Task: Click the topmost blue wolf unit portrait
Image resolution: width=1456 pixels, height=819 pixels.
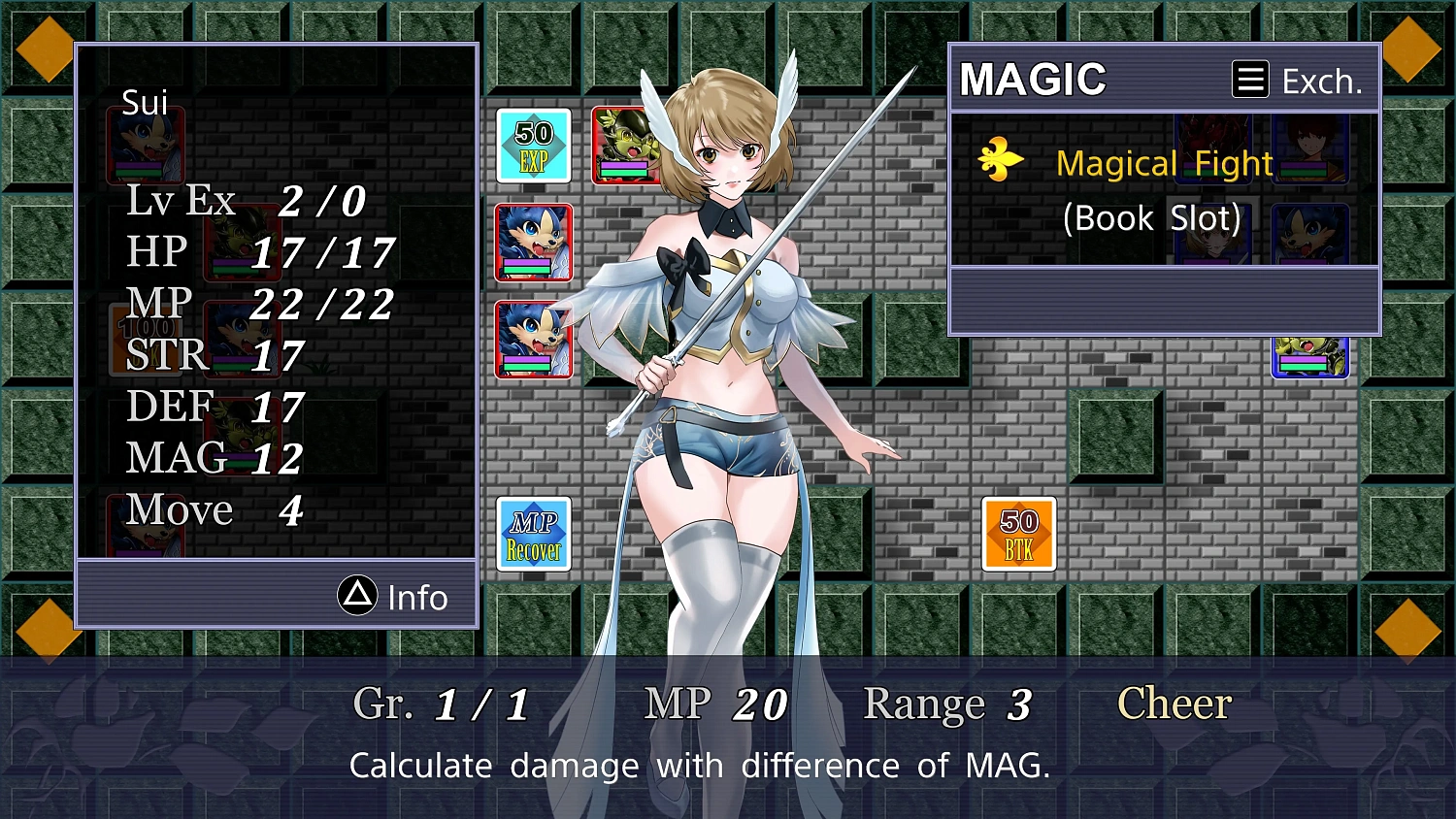Action: (x=534, y=244)
